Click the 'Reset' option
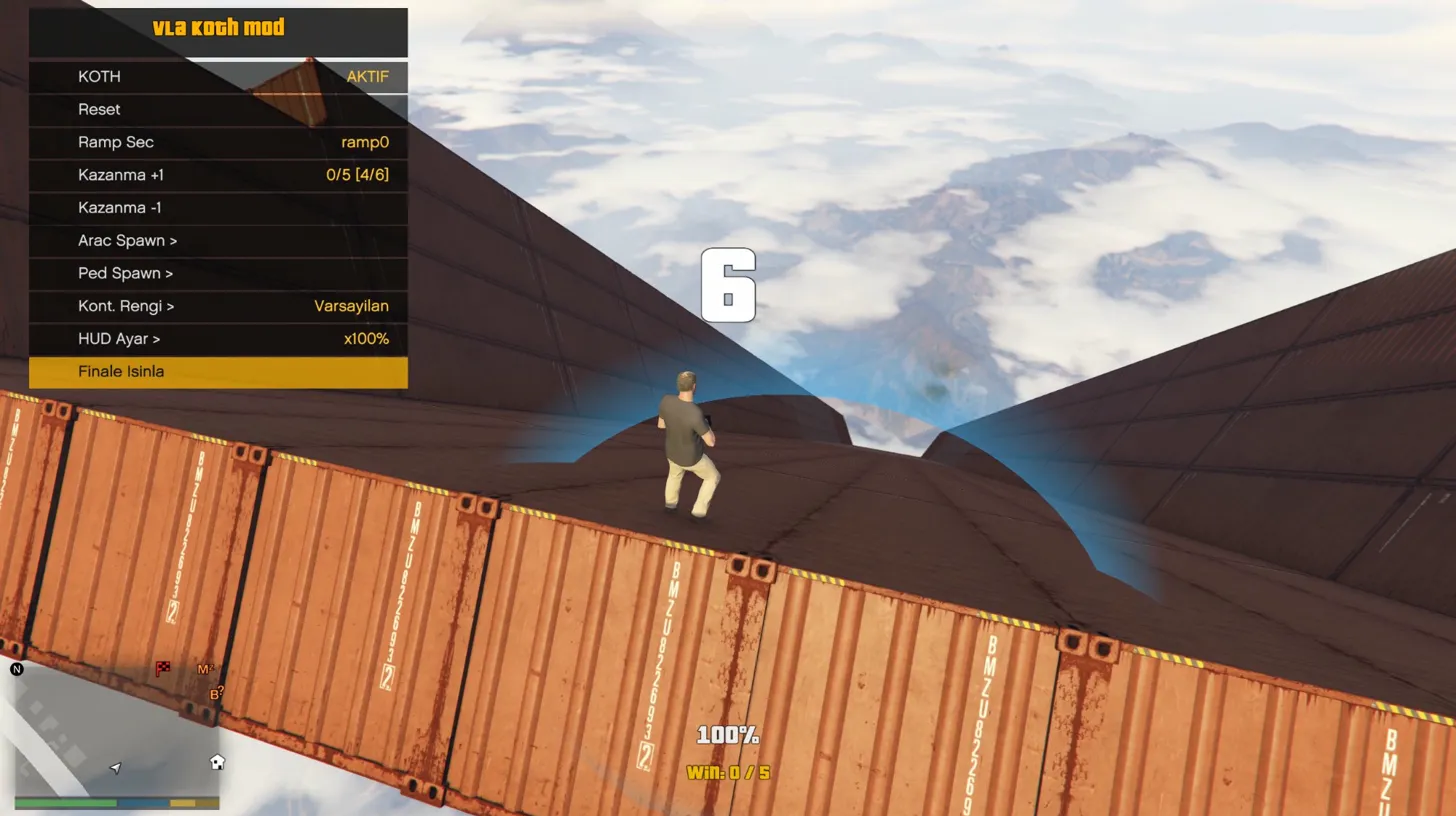 (218, 109)
